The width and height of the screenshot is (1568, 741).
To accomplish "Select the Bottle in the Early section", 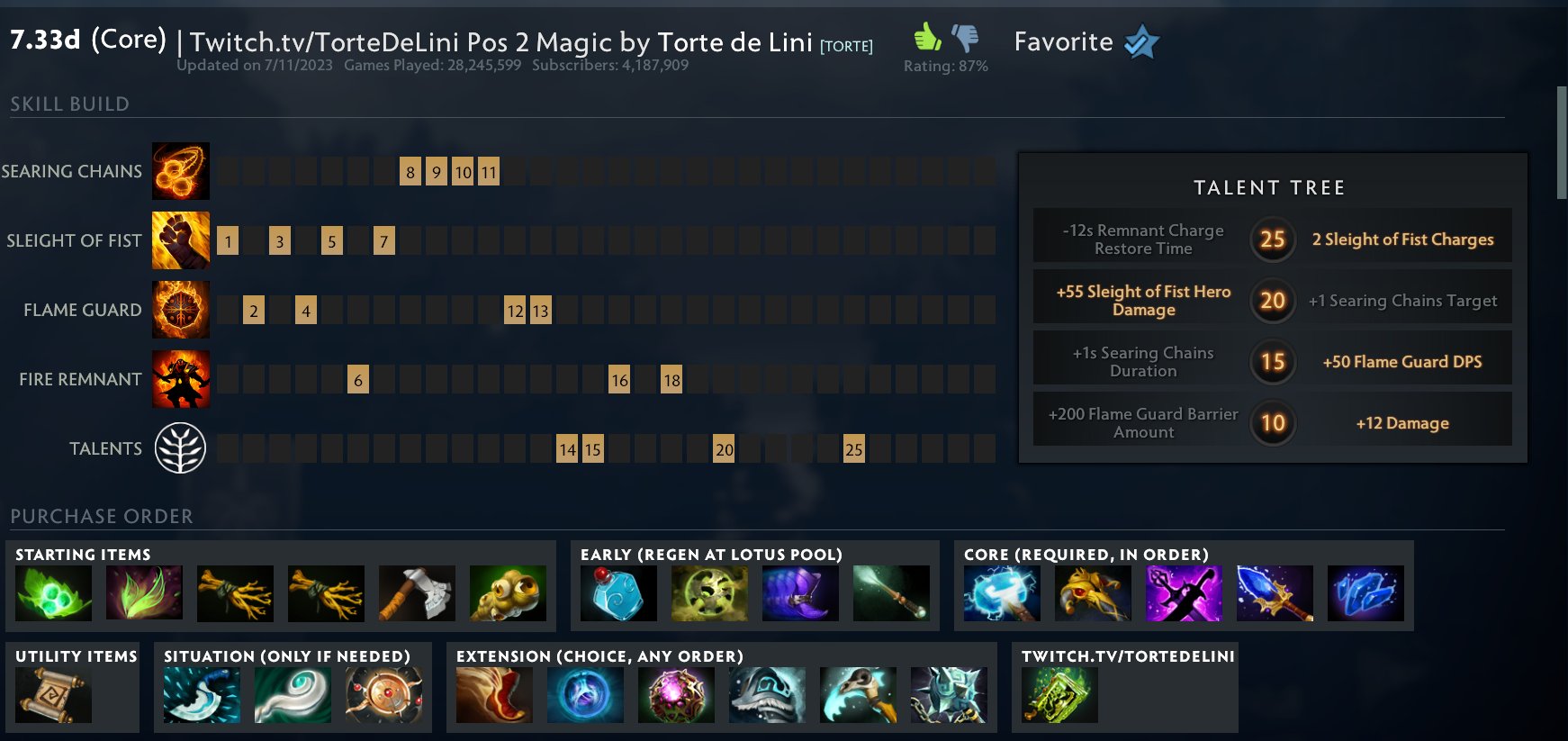I will pos(618,592).
